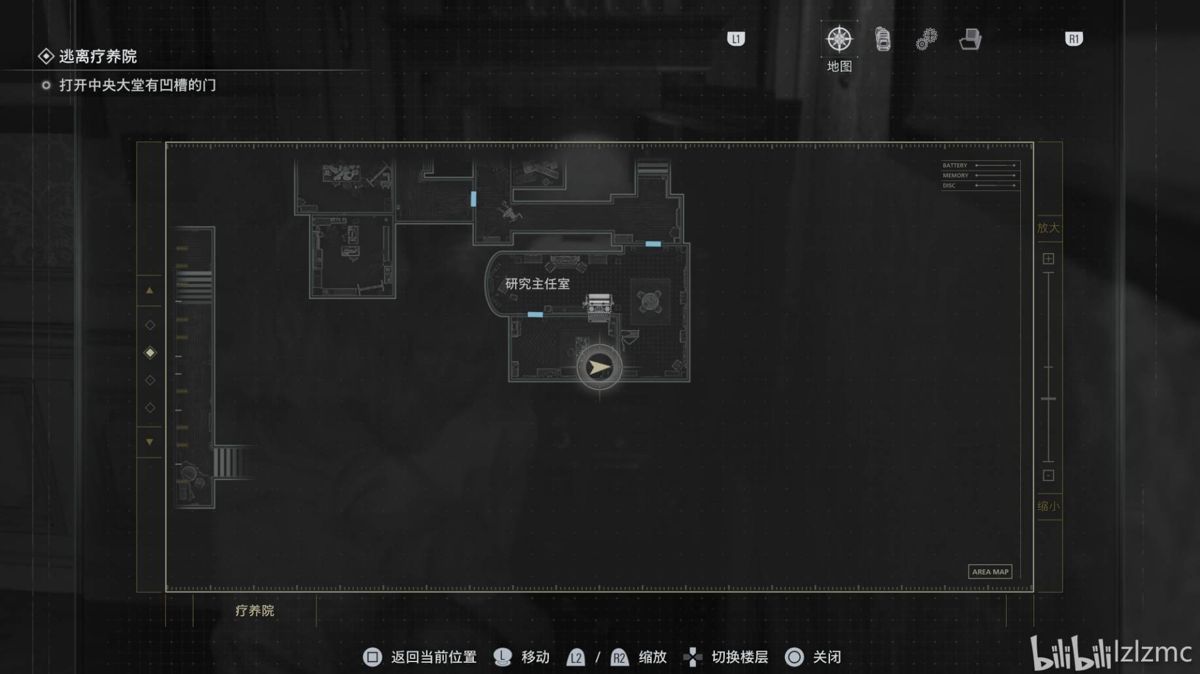Click the floor selector down arrow
The image size is (1200, 674).
click(150, 441)
